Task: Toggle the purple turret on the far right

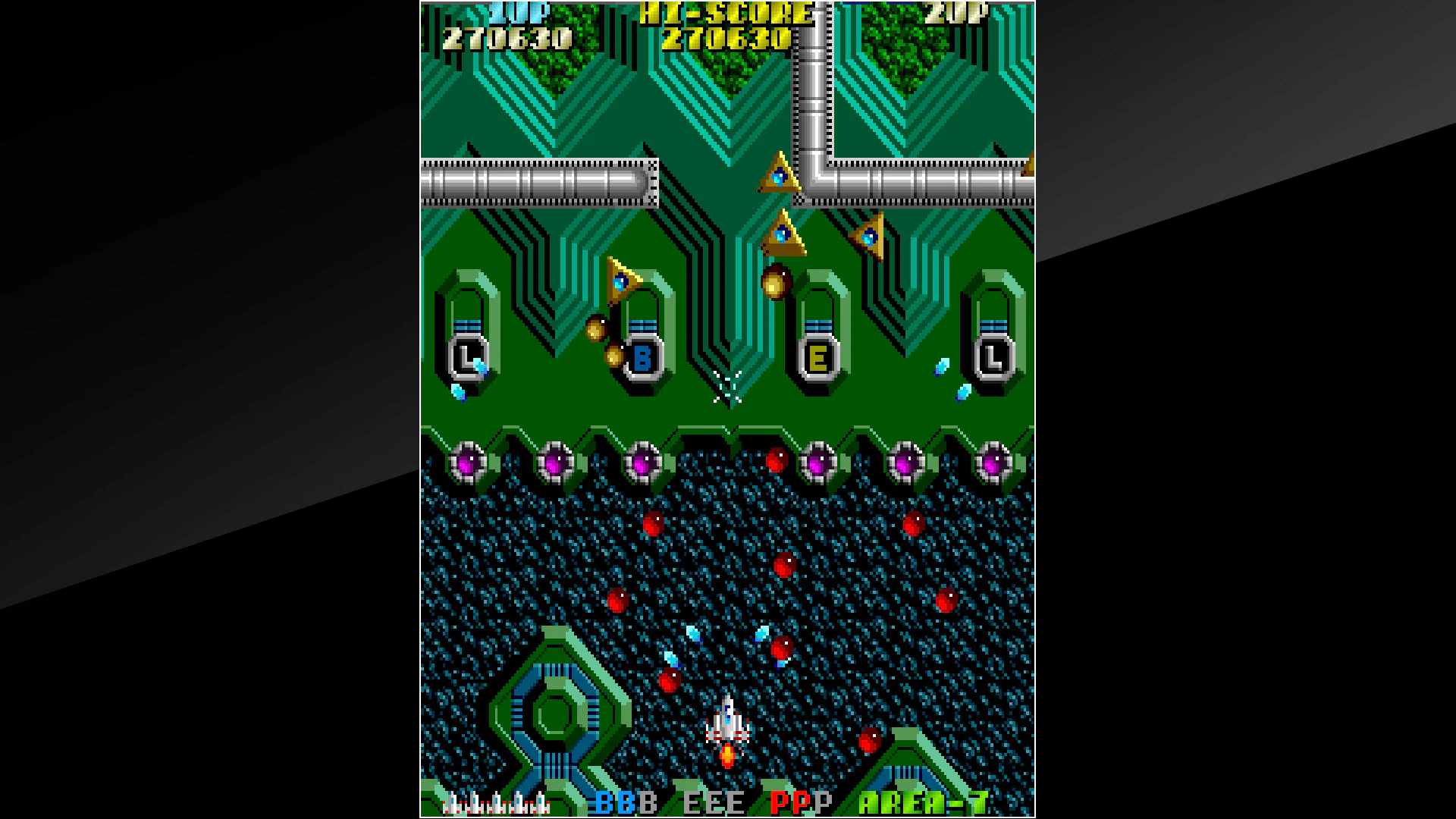Action: (x=993, y=463)
